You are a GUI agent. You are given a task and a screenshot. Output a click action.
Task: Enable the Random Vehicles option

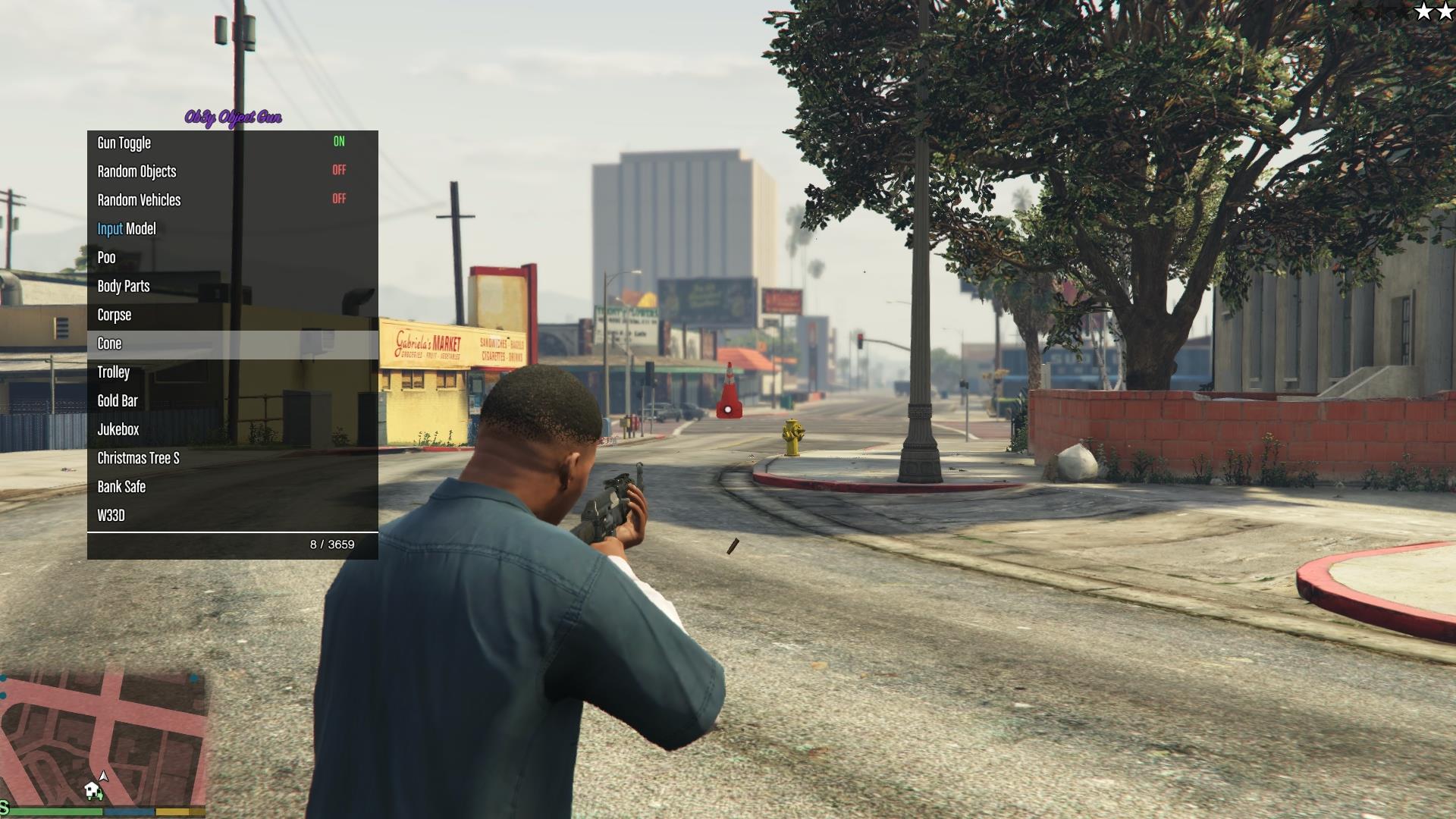(x=232, y=200)
